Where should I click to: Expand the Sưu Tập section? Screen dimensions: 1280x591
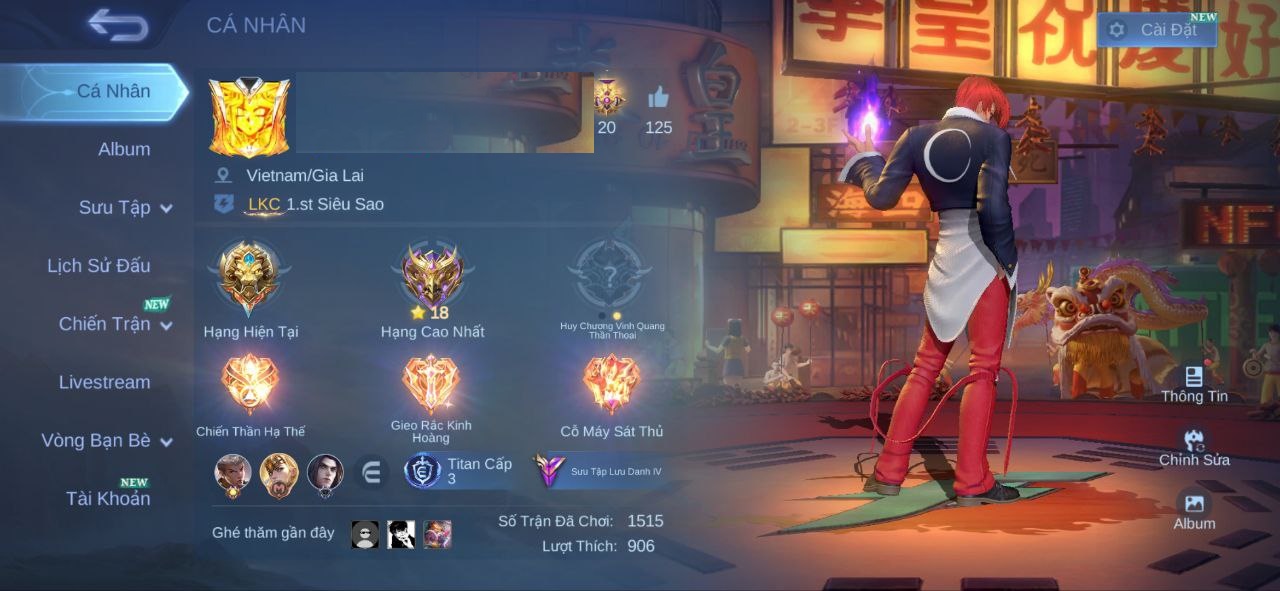click(x=125, y=208)
